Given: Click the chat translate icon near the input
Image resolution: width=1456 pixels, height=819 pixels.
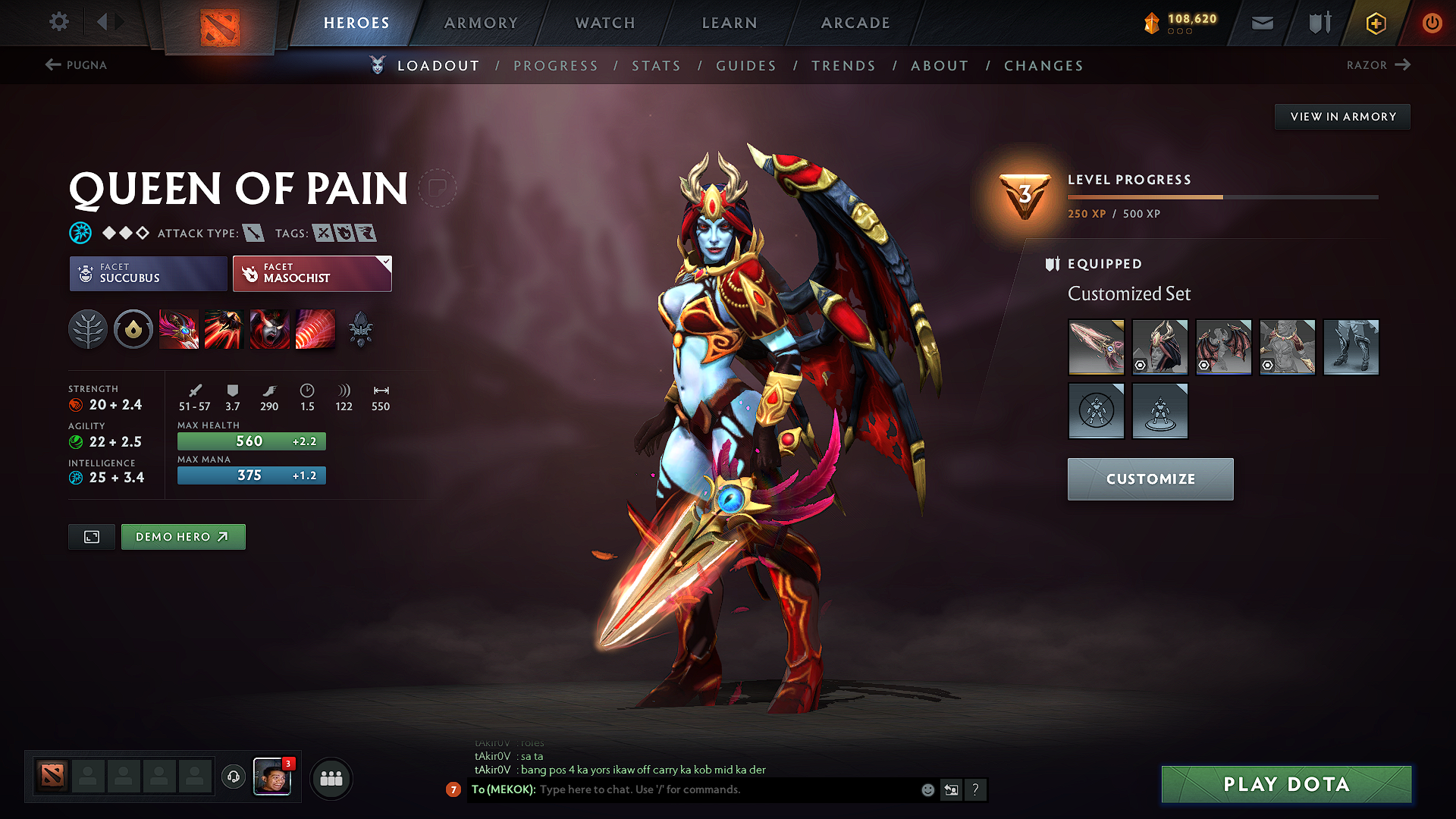Looking at the screenshot, I should (x=951, y=789).
